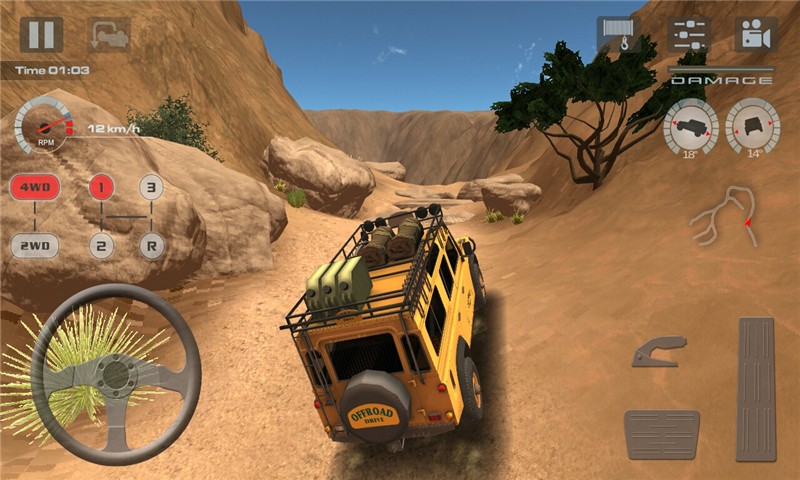
Task: Engage 4WD drive mode
Action: click(35, 187)
